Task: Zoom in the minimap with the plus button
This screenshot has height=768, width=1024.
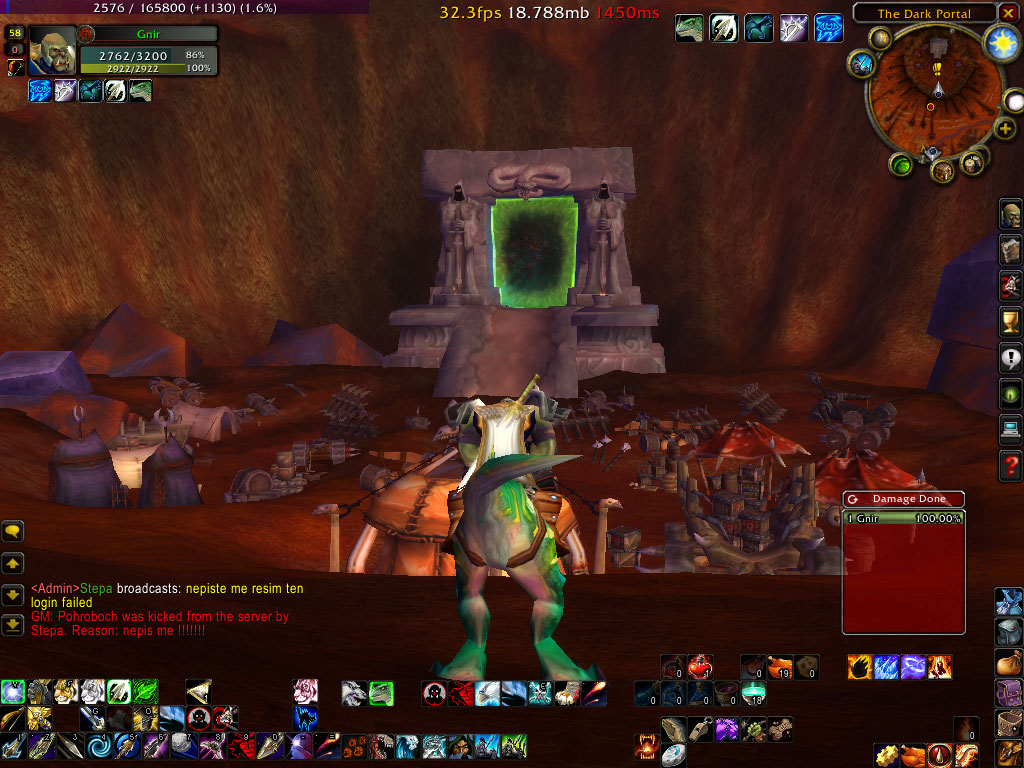Action: [1005, 129]
